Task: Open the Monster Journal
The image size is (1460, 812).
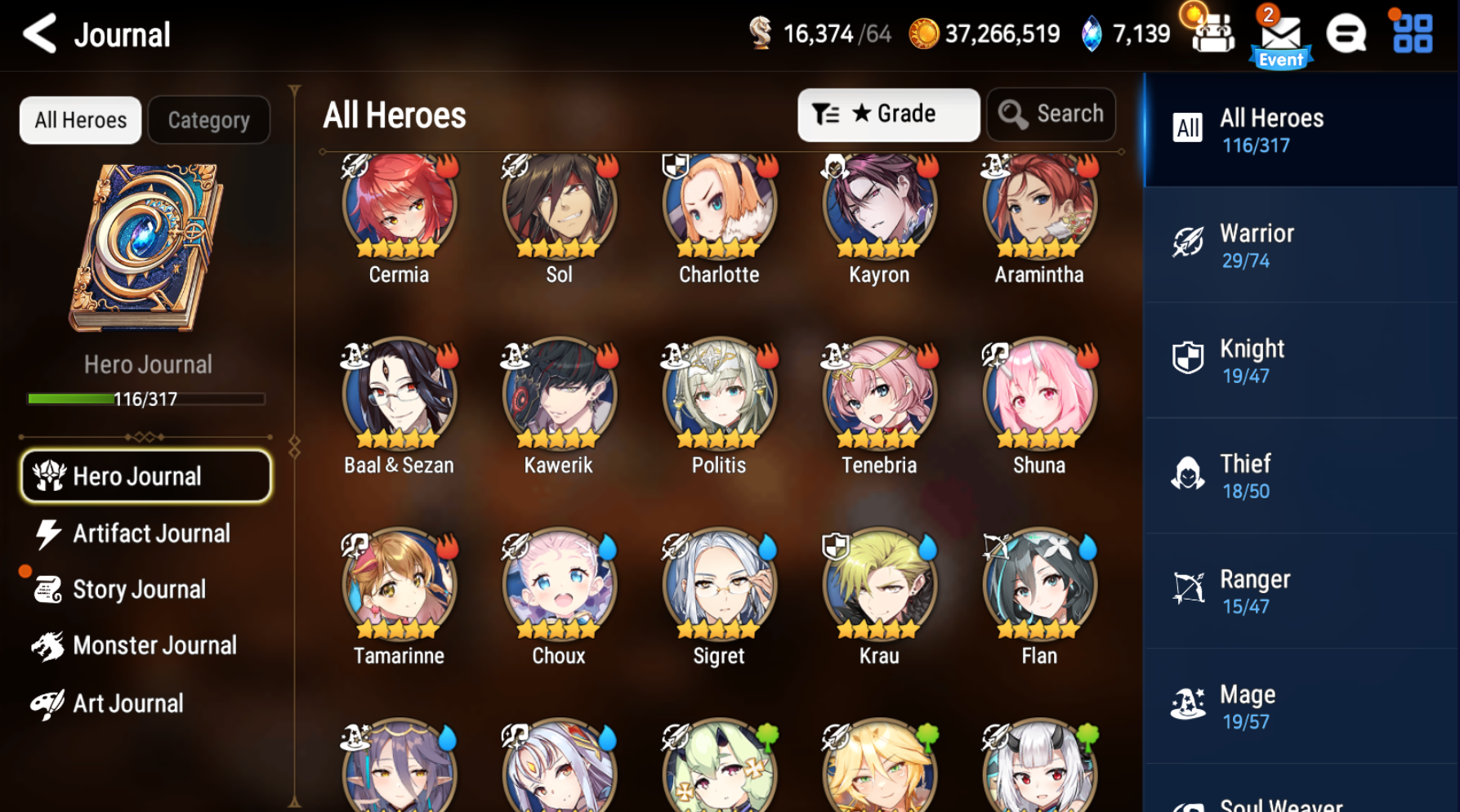Action: coord(154,645)
